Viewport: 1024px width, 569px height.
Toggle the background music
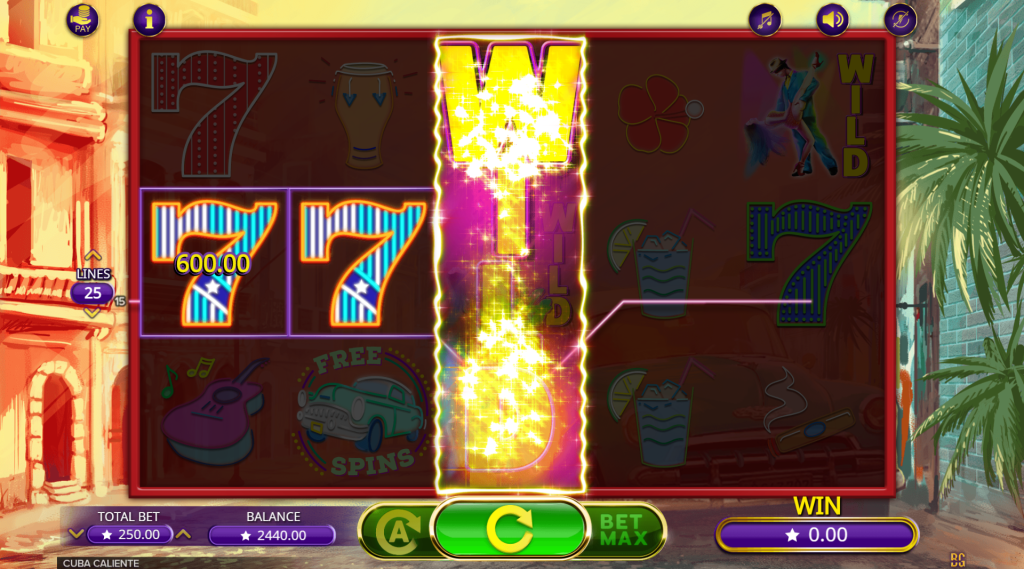[767, 19]
